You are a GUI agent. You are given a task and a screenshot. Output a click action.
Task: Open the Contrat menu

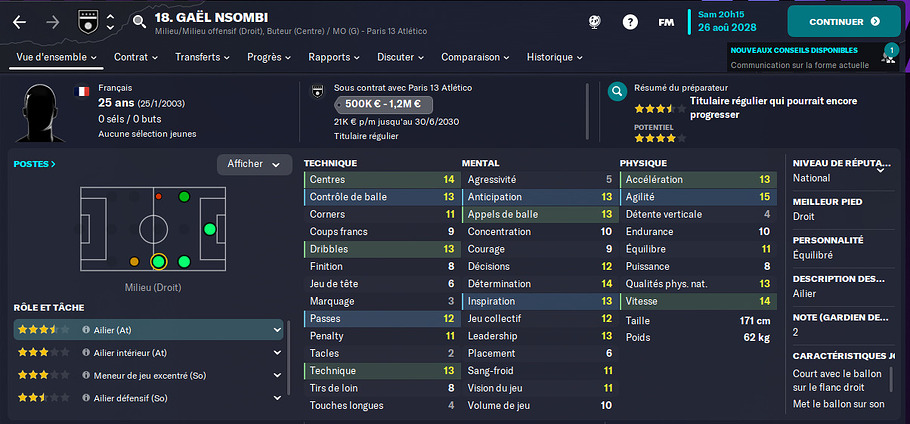click(x=136, y=58)
